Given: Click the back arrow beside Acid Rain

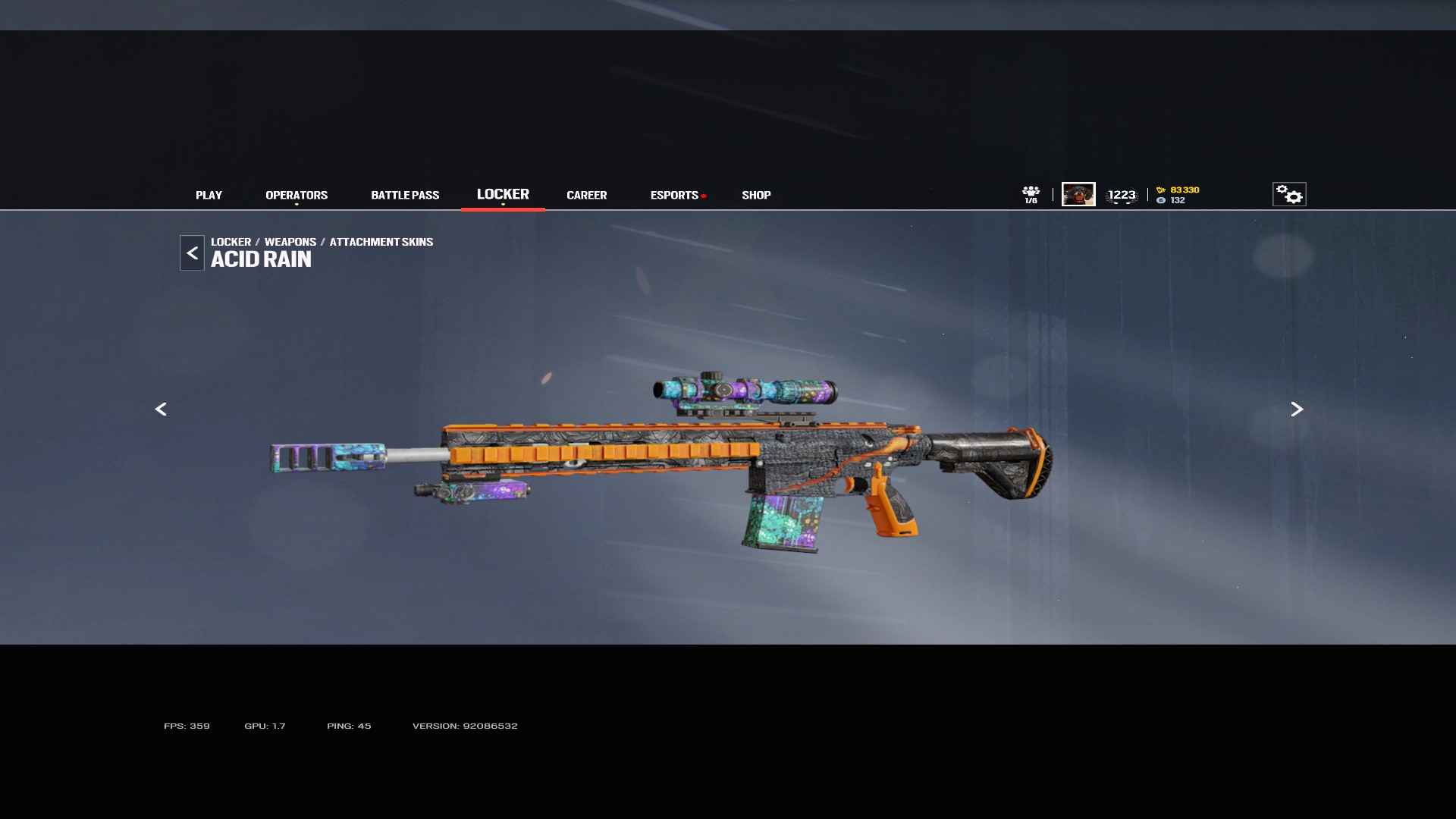Looking at the screenshot, I should (x=192, y=253).
